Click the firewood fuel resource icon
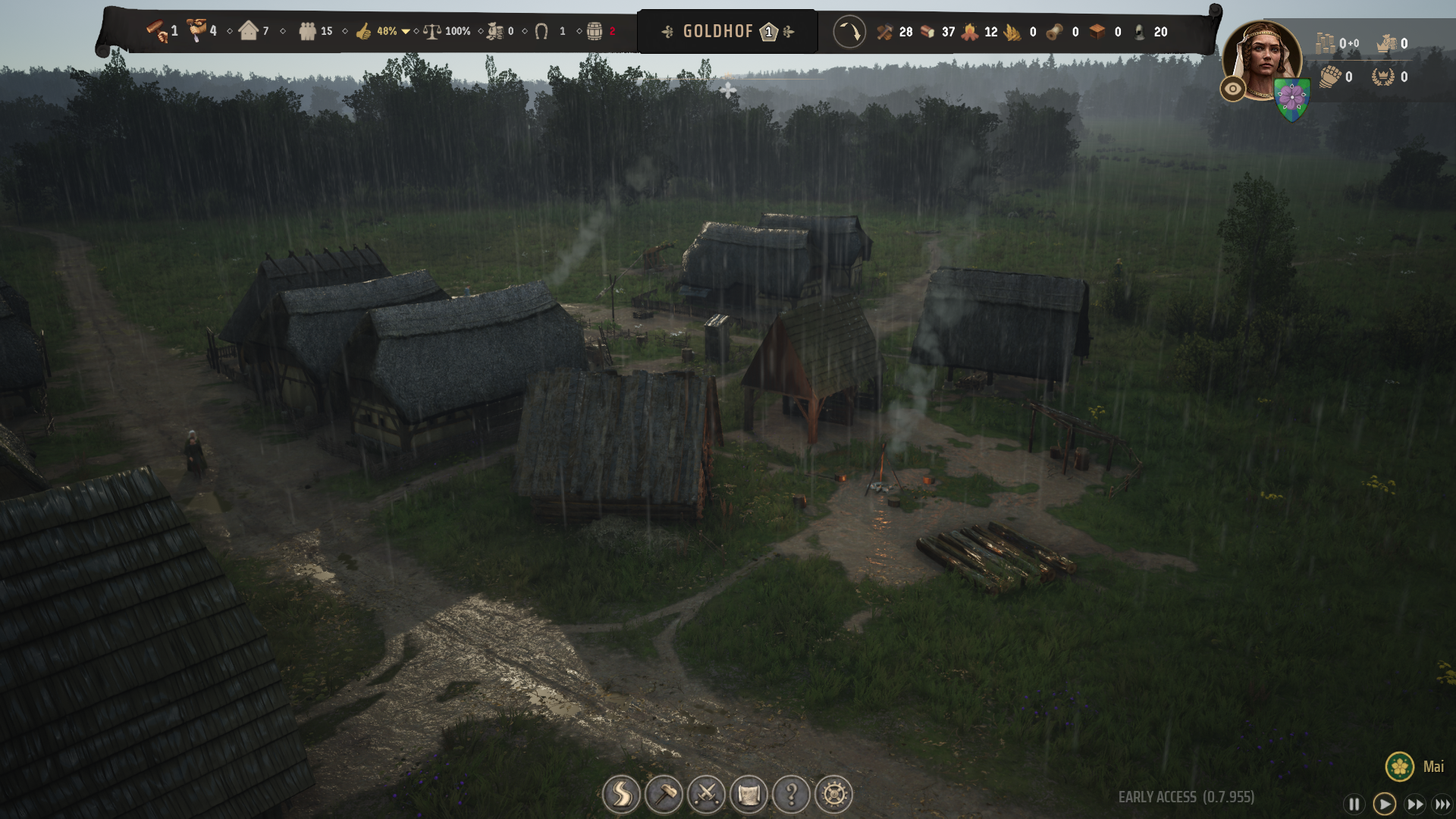 [x=970, y=32]
